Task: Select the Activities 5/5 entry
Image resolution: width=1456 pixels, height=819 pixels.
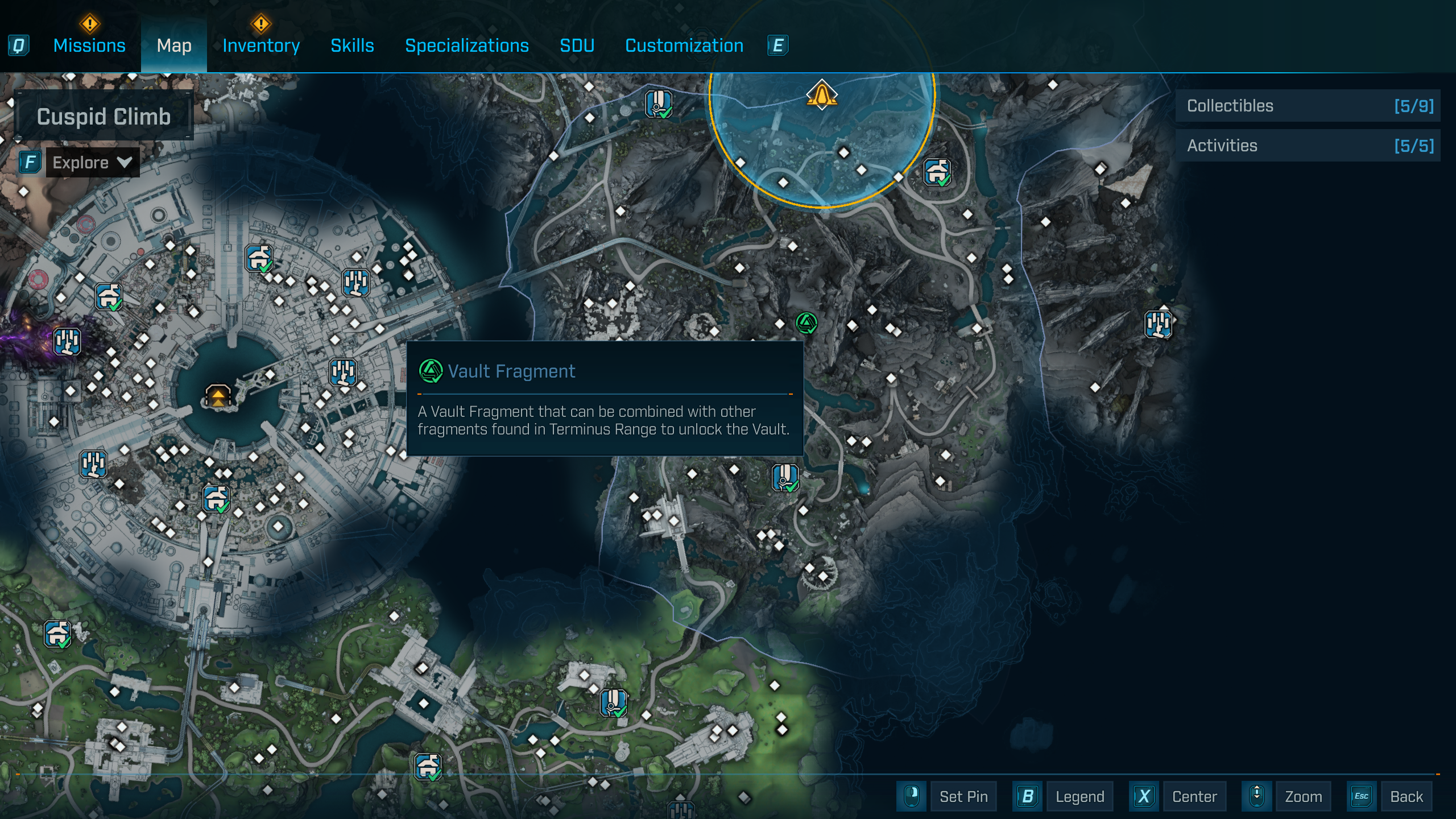Action: [x=1308, y=145]
